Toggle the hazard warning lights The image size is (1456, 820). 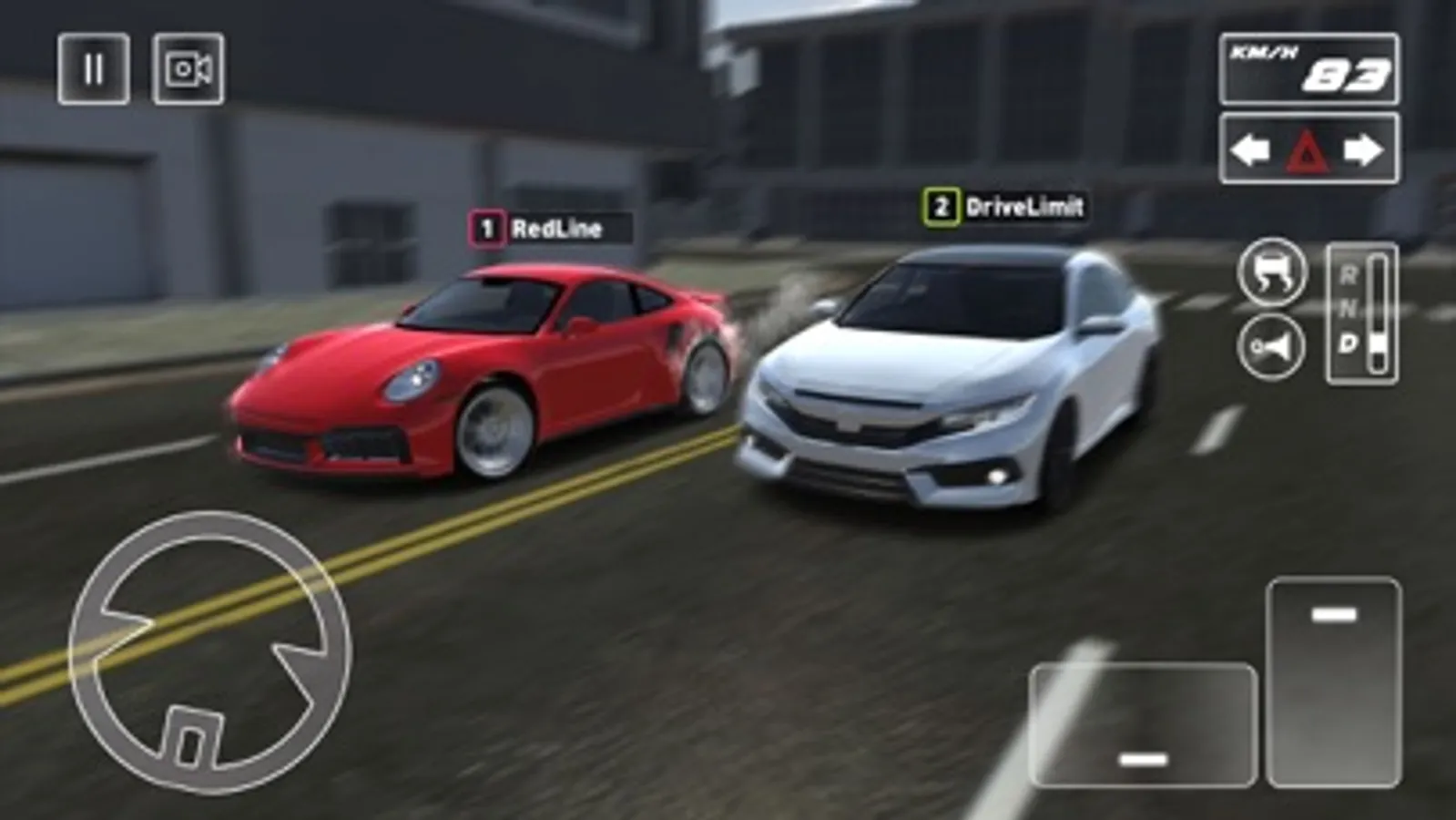click(1307, 149)
